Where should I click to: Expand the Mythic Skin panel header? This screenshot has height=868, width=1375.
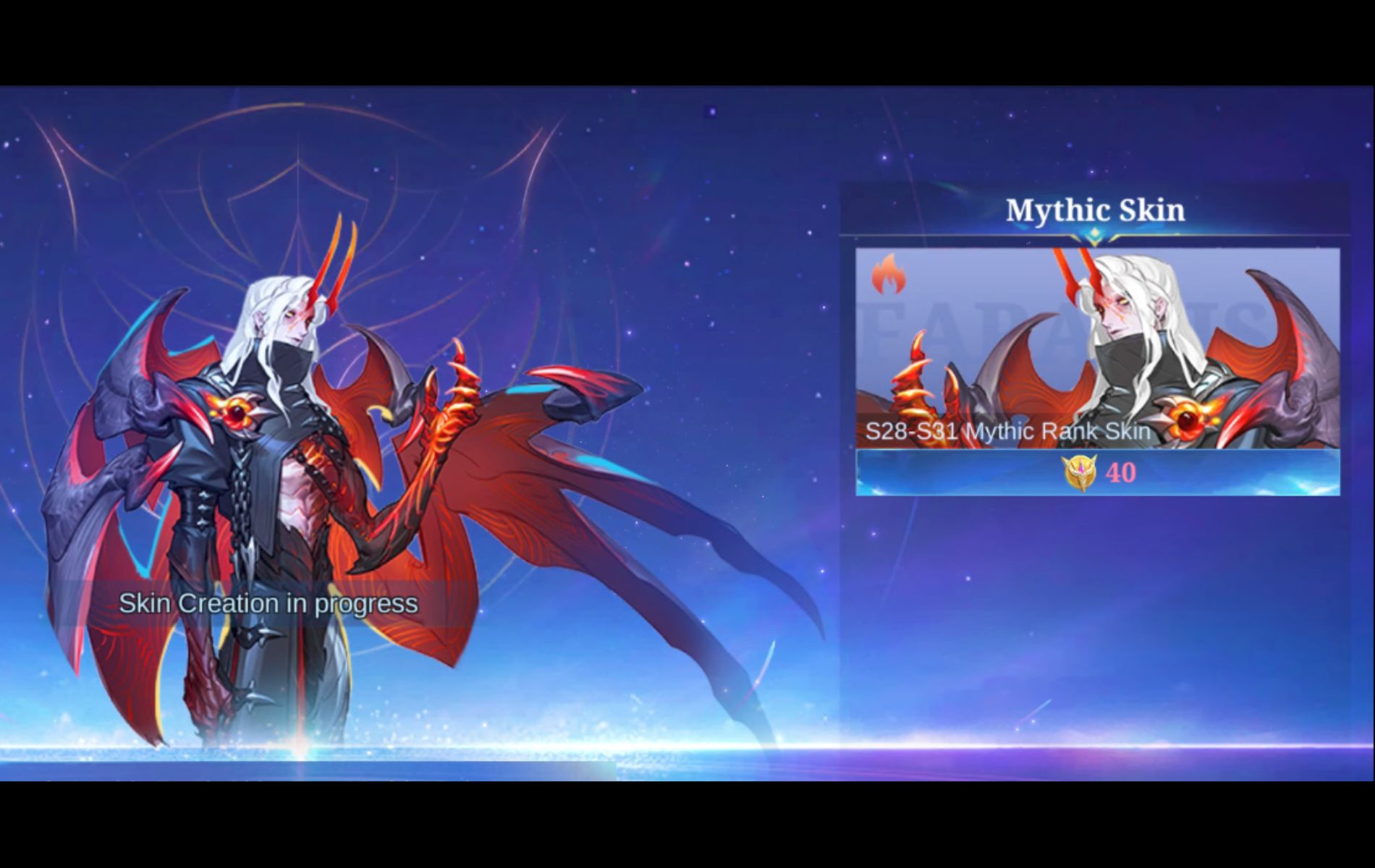(x=1095, y=211)
